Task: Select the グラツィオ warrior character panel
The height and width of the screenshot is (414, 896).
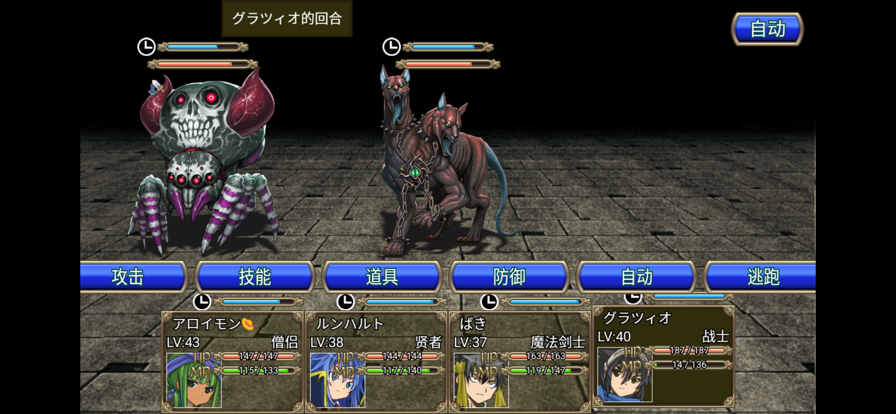Action: tap(663, 354)
